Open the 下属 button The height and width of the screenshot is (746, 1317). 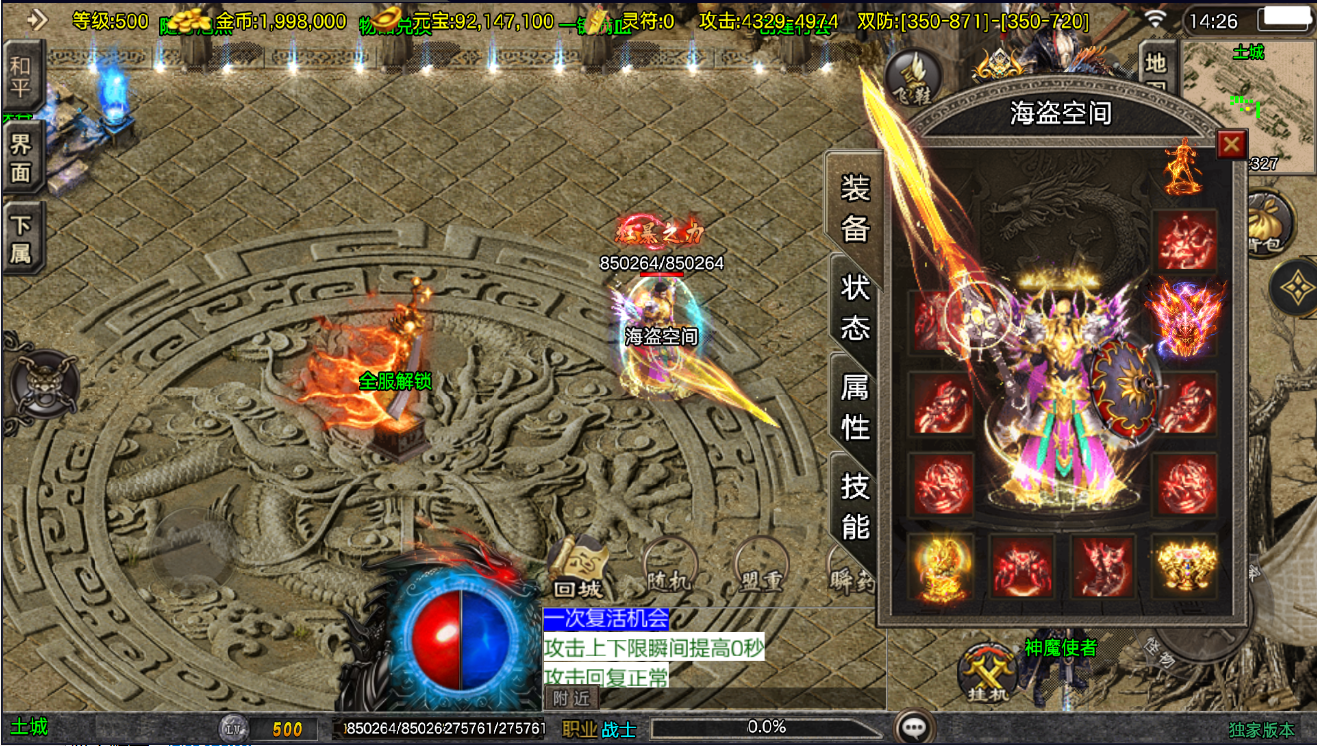[x=21, y=239]
